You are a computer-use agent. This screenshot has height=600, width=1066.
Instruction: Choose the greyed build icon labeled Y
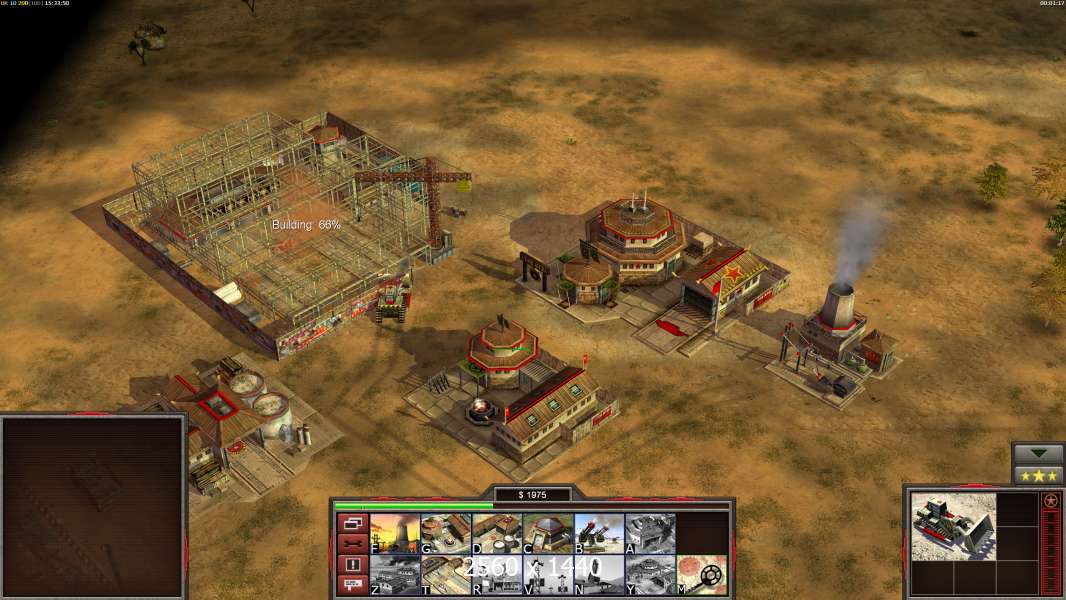pyautogui.click(x=650, y=575)
